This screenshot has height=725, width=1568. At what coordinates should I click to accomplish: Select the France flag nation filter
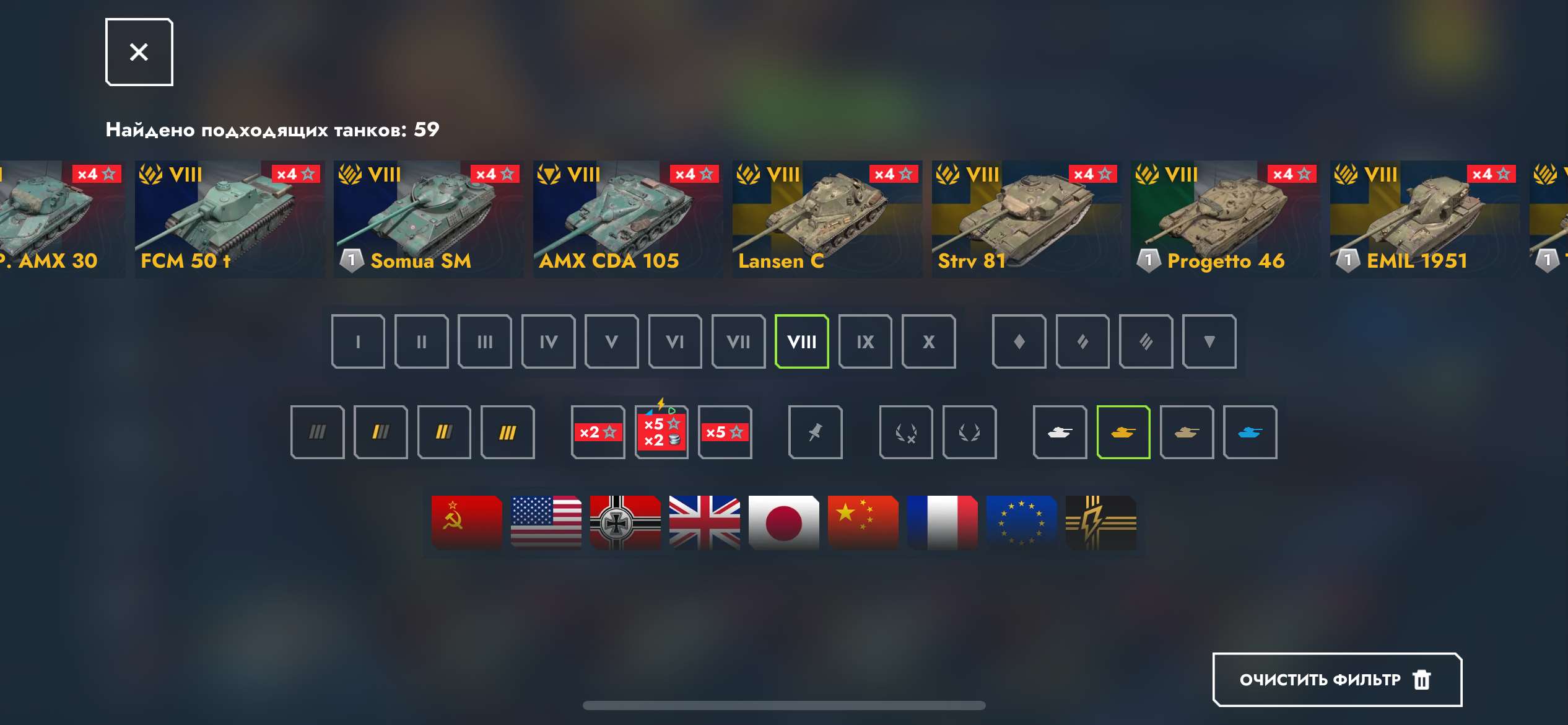pos(942,522)
